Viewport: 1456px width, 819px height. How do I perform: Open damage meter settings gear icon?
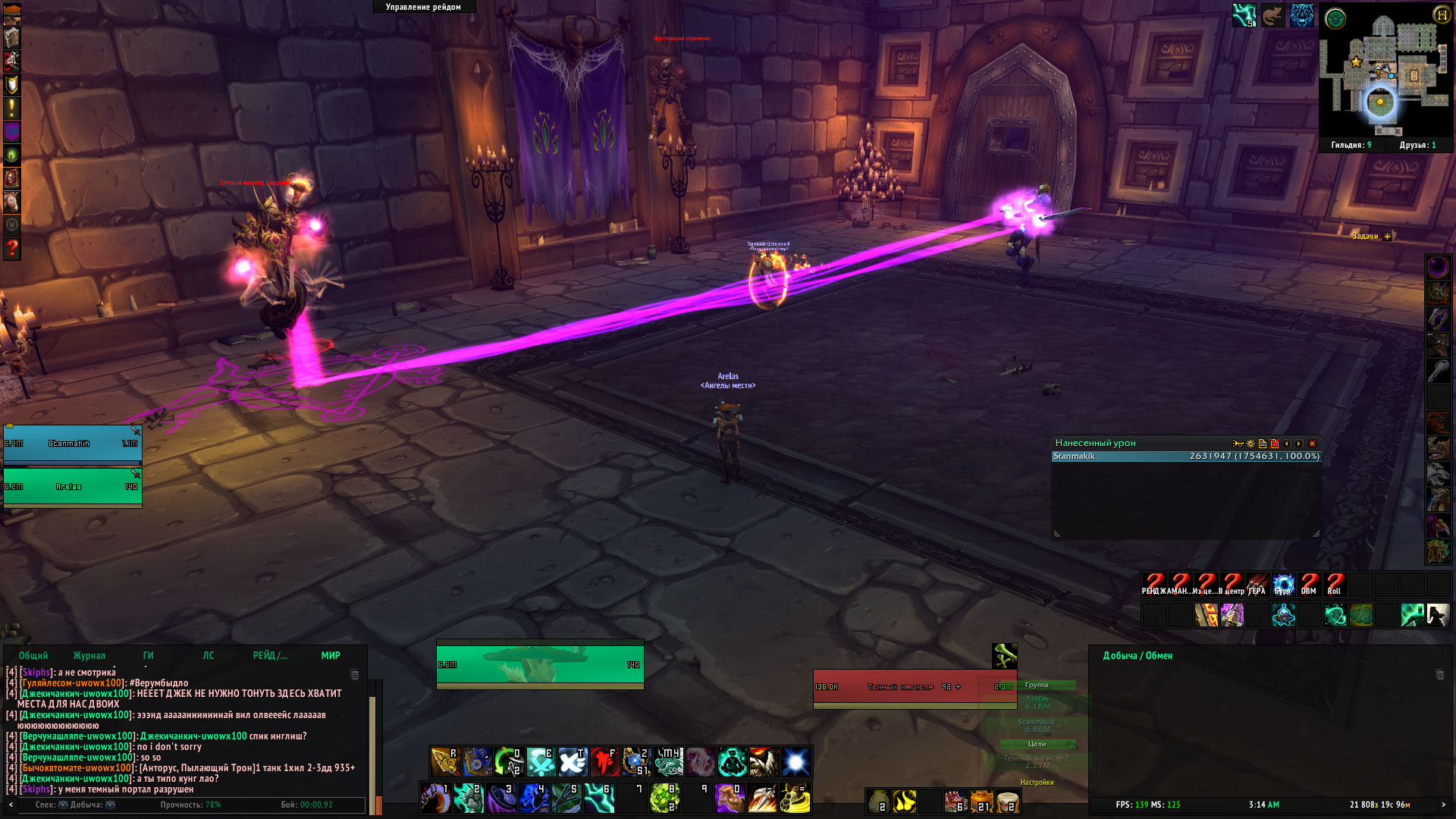click(1250, 444)
